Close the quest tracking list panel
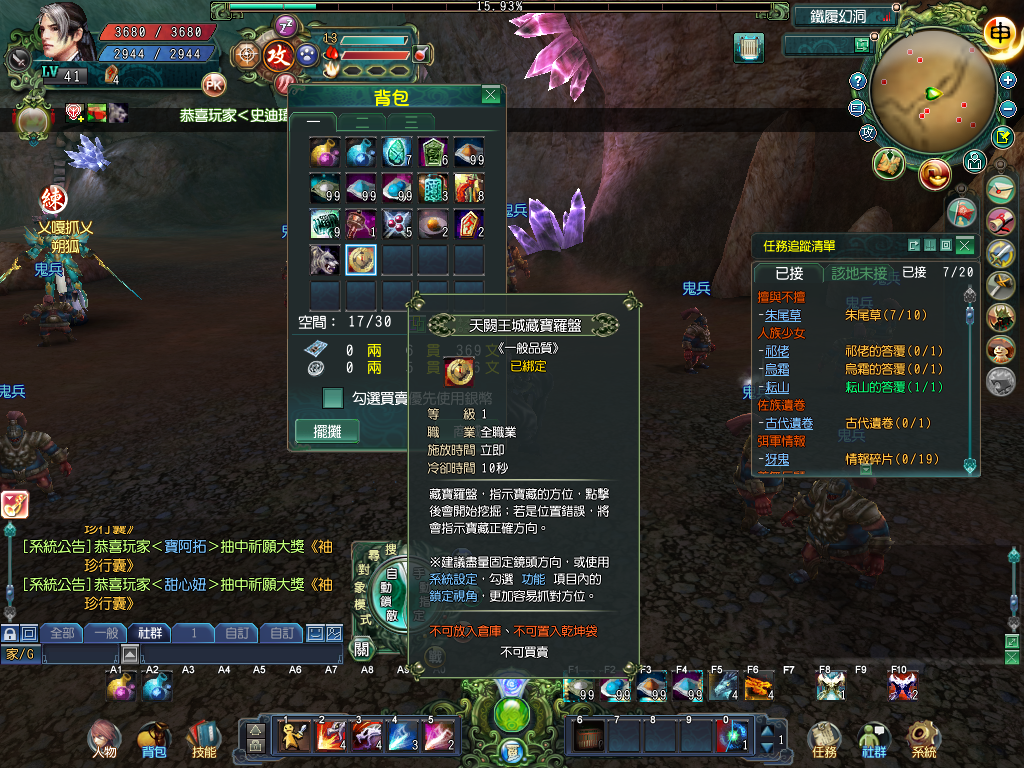Image resolution: width=1024 pixels, height=768 pixels. [964, 246]
